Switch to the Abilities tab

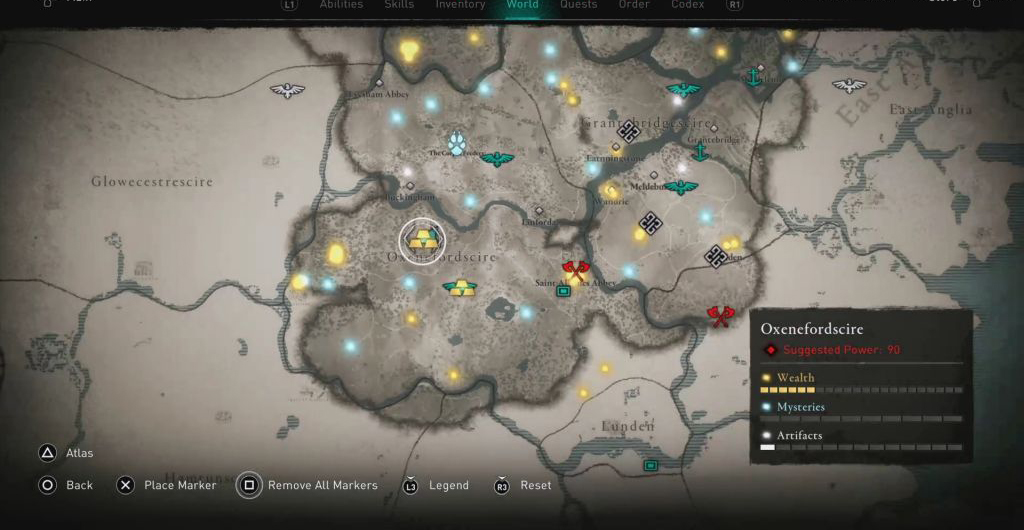pyautogui.click(x=341, y=5)
